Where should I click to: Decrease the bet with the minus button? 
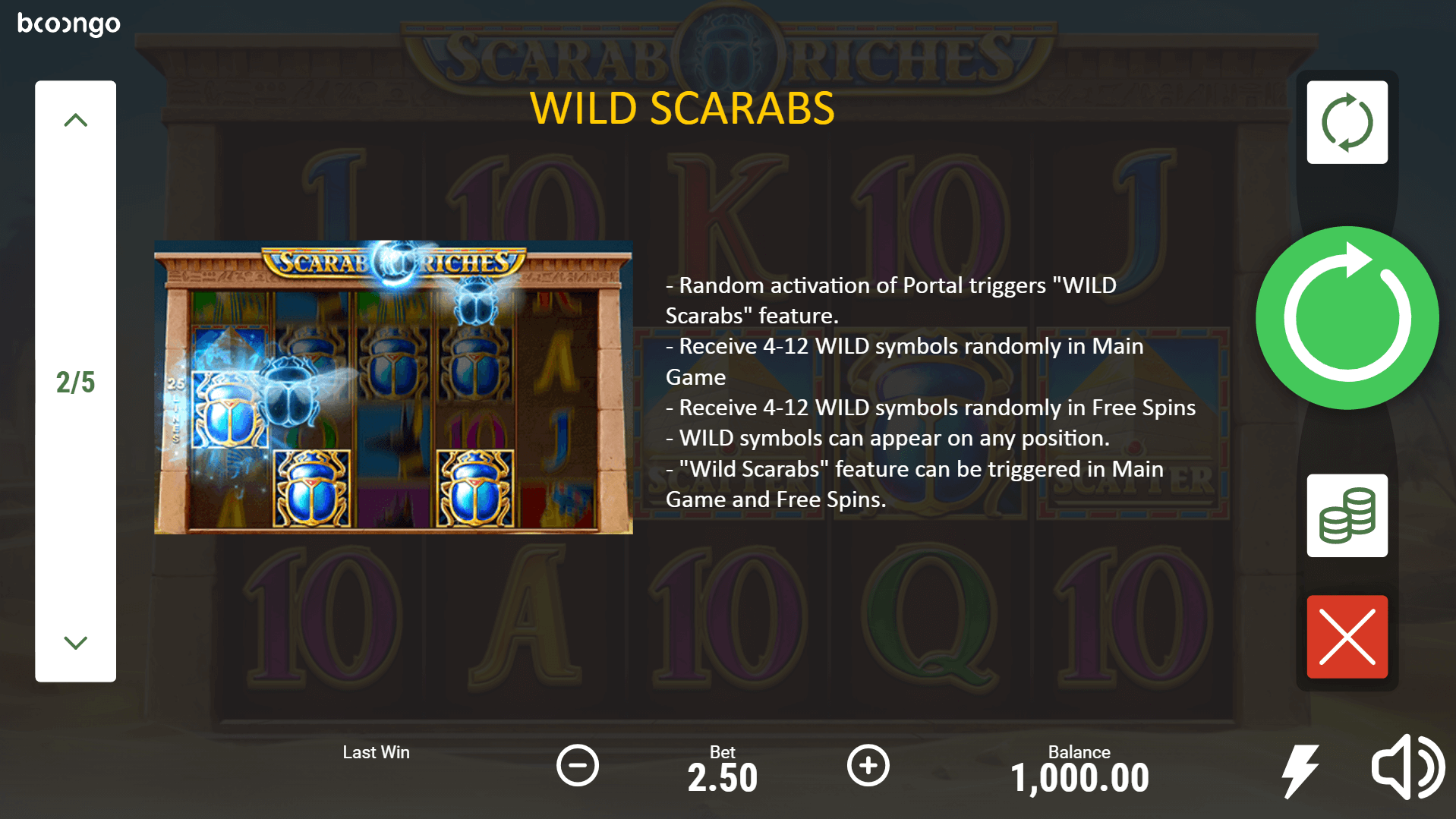[578, 765]
